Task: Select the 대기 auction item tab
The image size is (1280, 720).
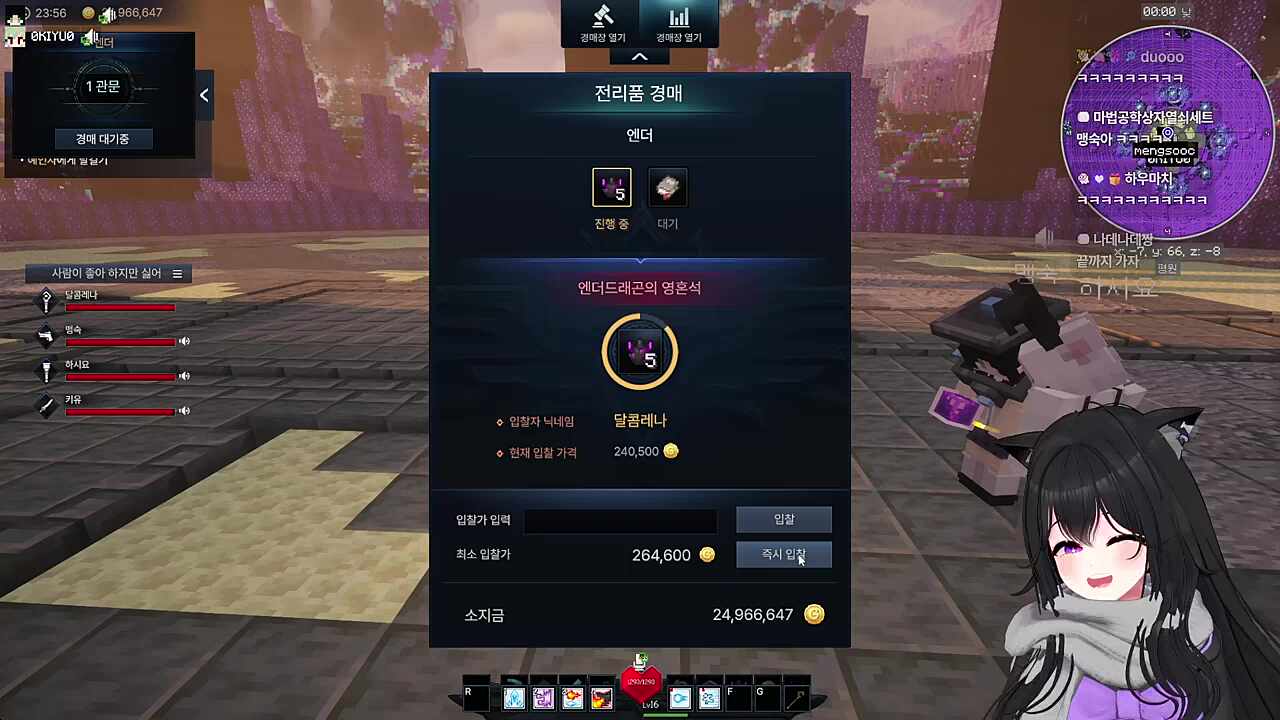Action: tap(667, 188)
